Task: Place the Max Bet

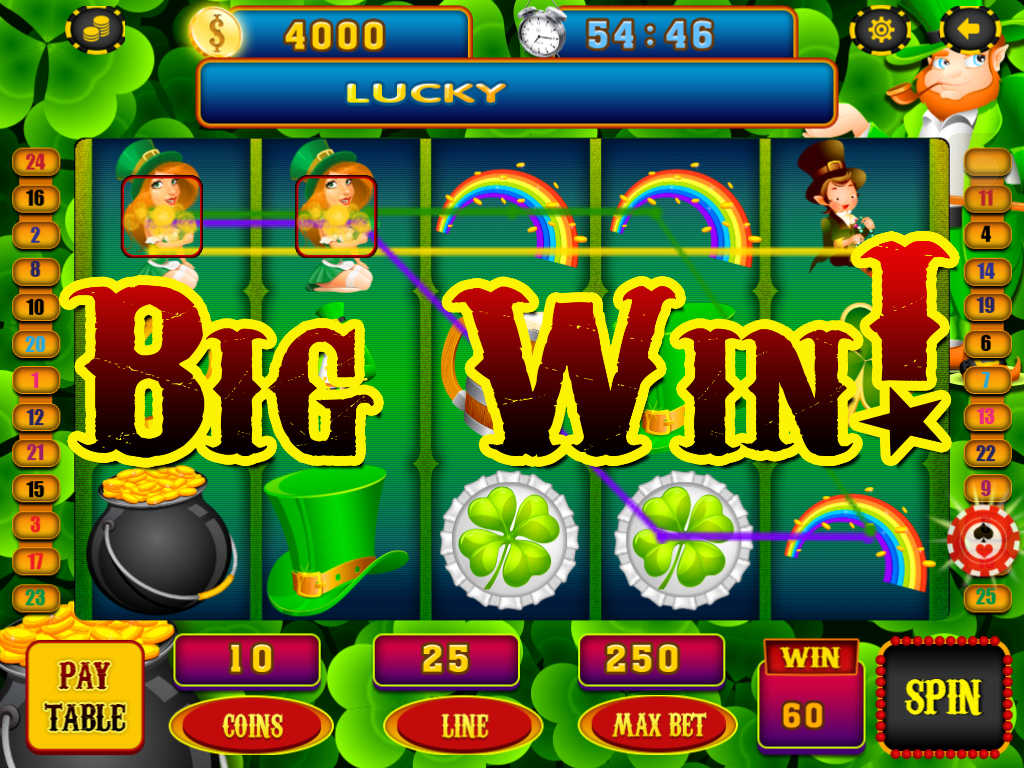Action: 657,725
